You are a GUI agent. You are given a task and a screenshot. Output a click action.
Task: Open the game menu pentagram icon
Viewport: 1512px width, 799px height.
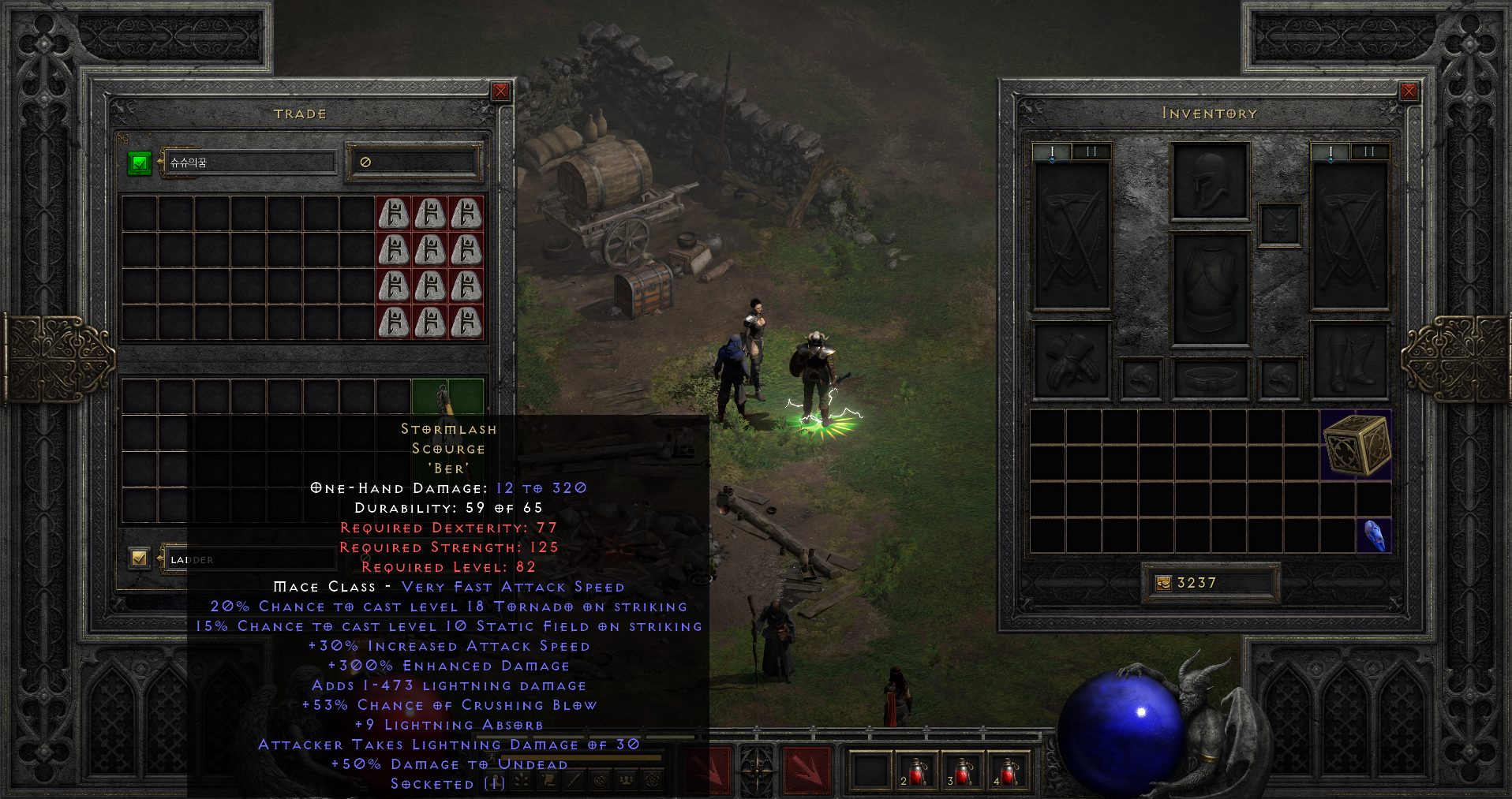point(653,781)
